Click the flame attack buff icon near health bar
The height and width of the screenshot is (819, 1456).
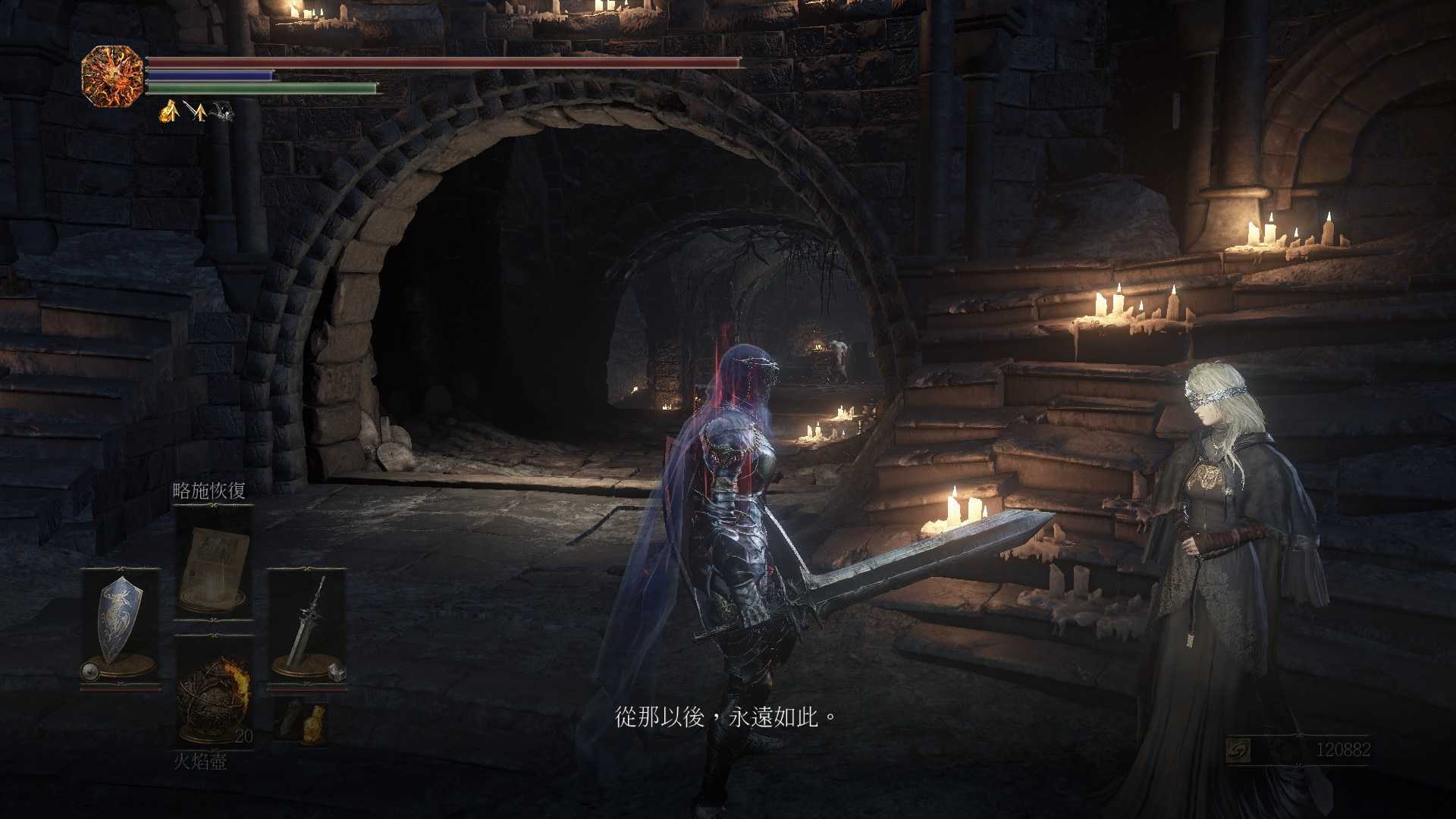coord(169,112)
